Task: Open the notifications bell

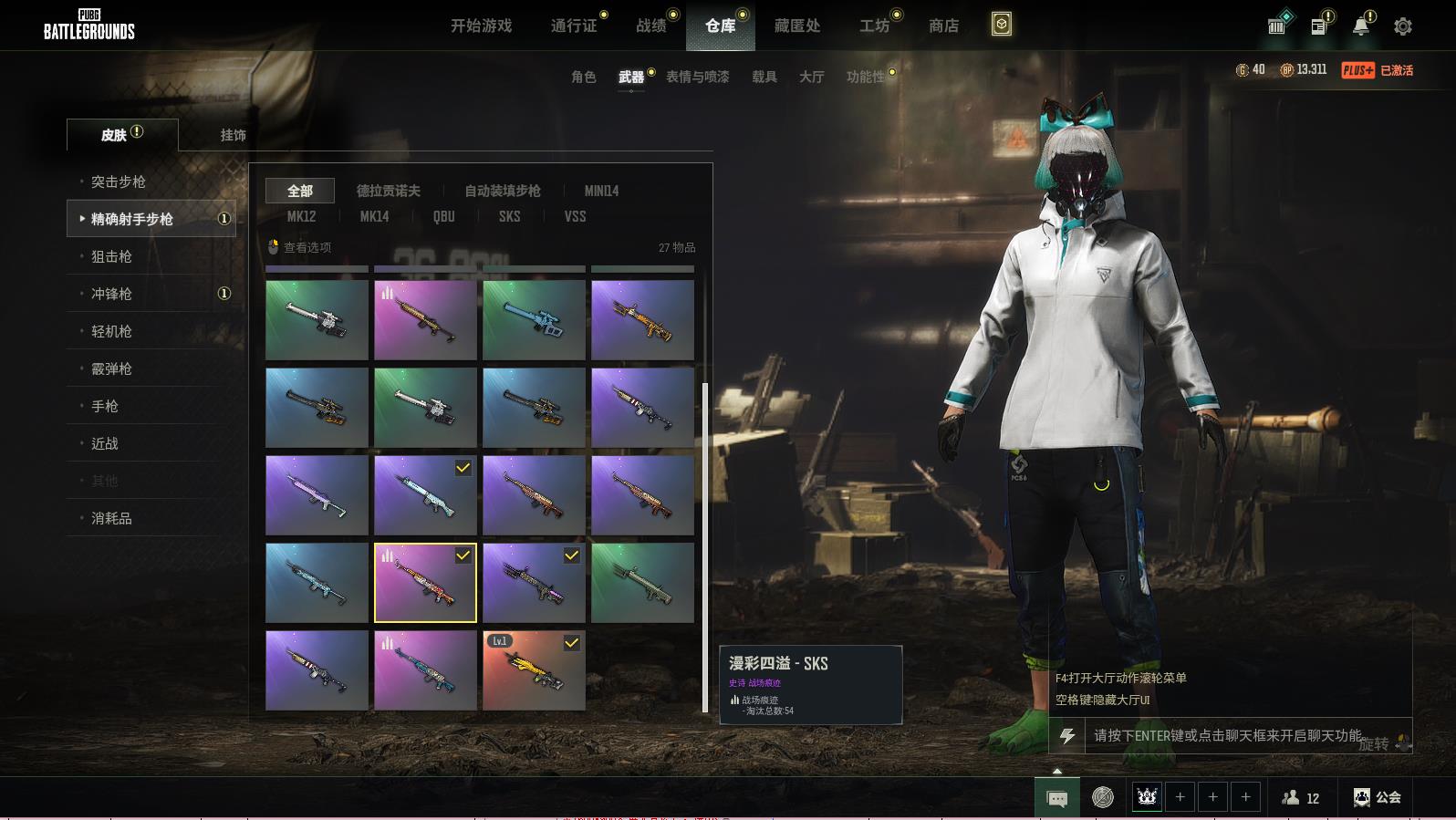Action: coord(1360,26)
